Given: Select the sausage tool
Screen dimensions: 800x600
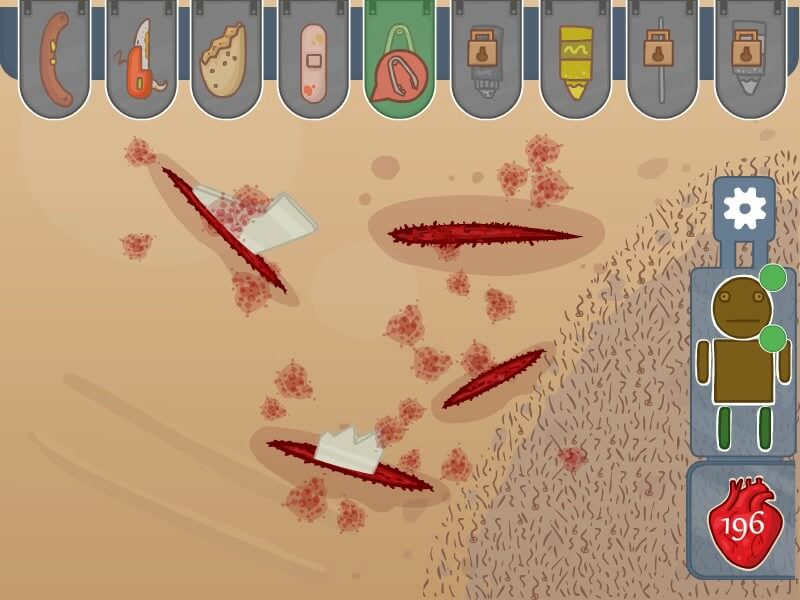Looking at the screenshot, I should pos(54,60).
